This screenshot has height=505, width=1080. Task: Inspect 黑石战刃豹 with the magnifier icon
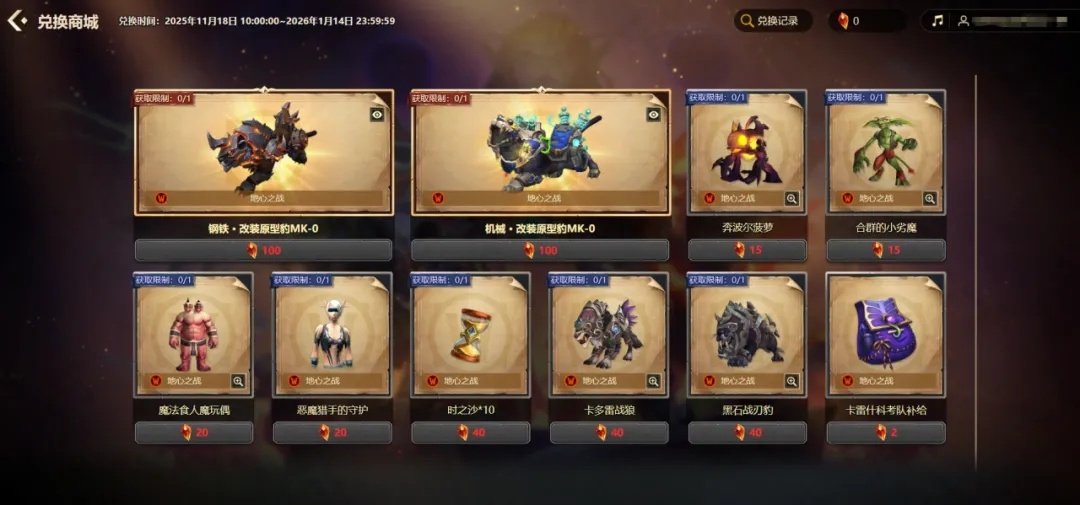pos(792,381)
